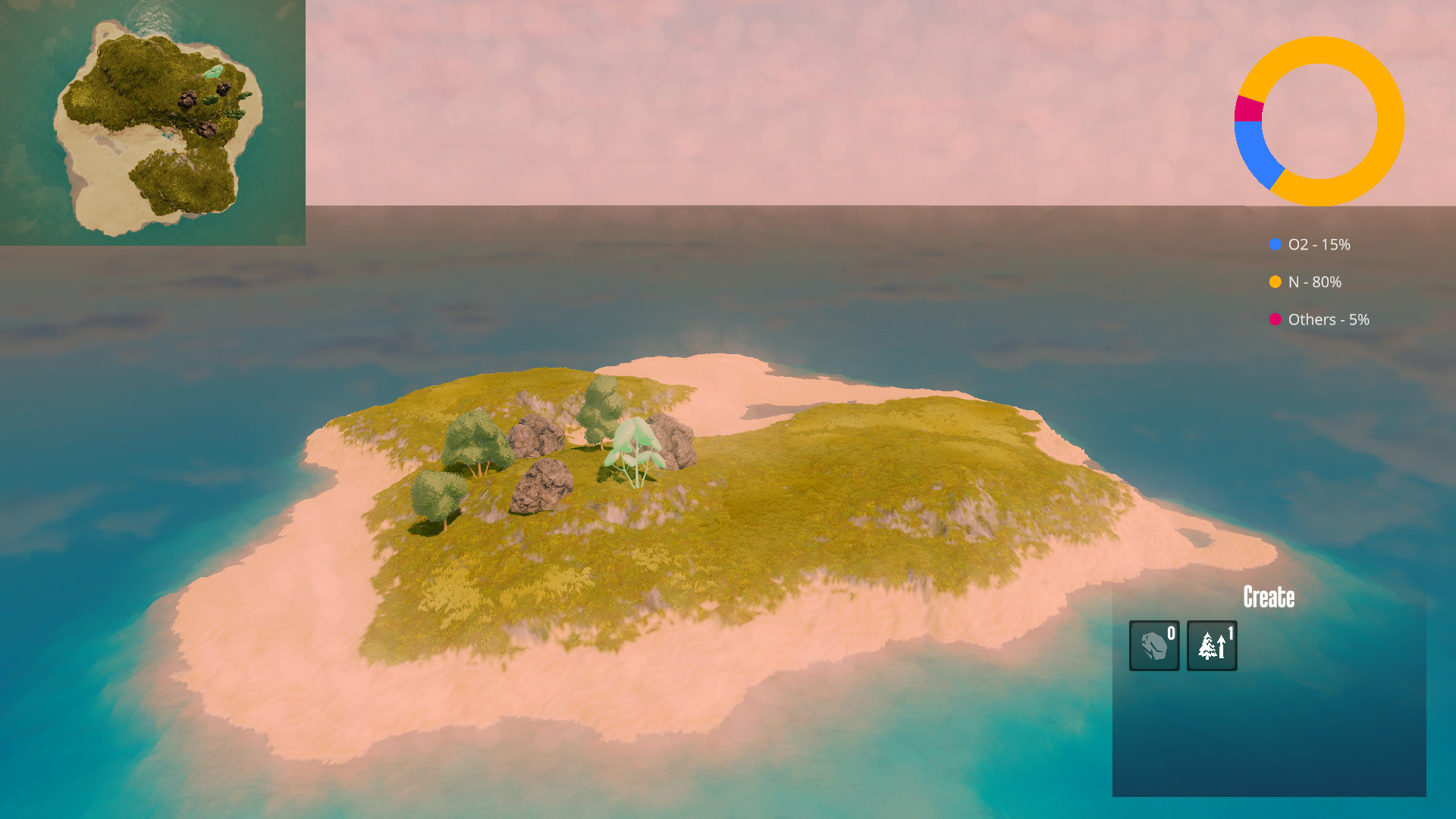The image size is (1456, 819).
Task: Open the island minimap in the corner
Action: 152,121
